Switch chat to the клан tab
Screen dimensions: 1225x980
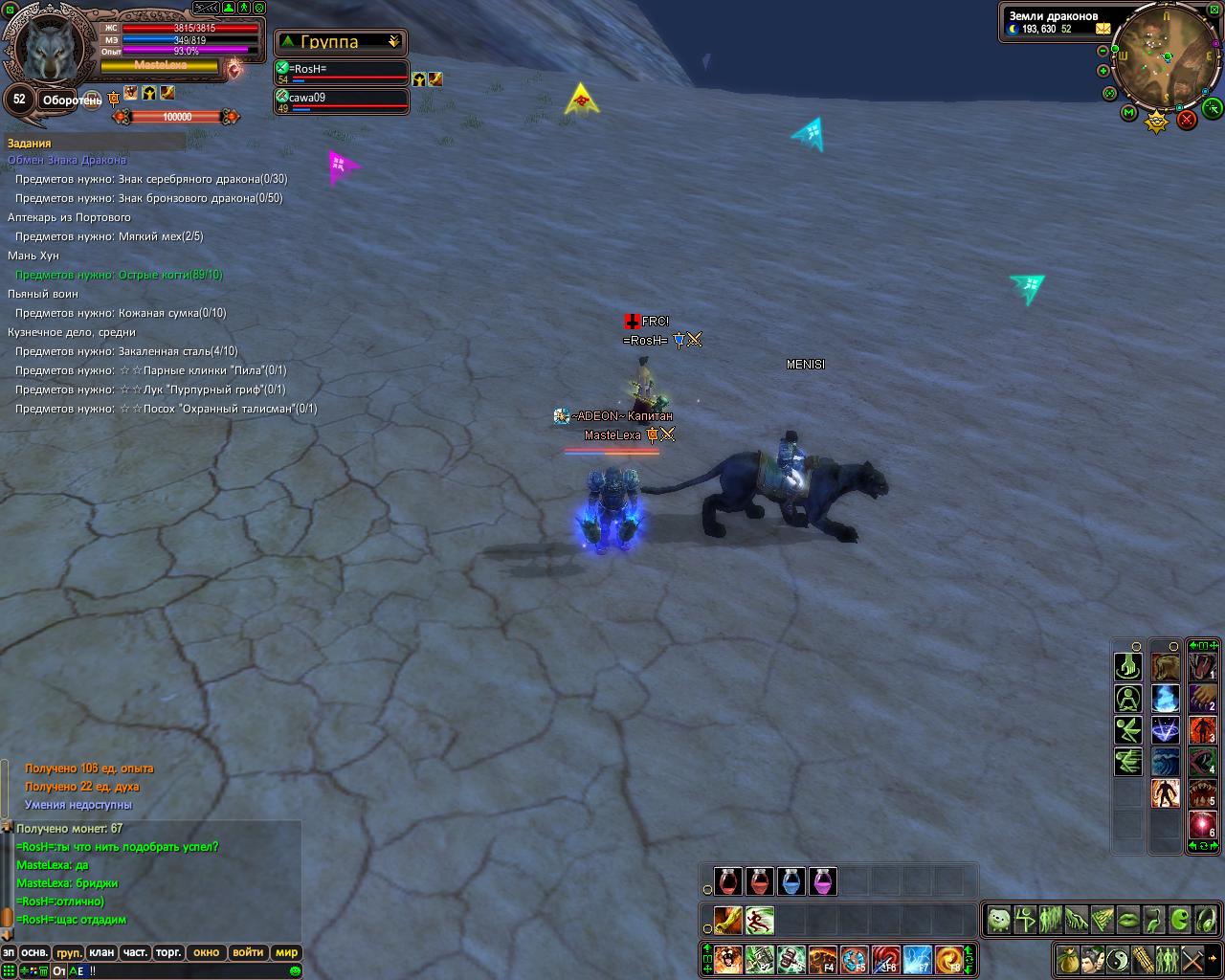pyautogui.click(x=101, y=952)
